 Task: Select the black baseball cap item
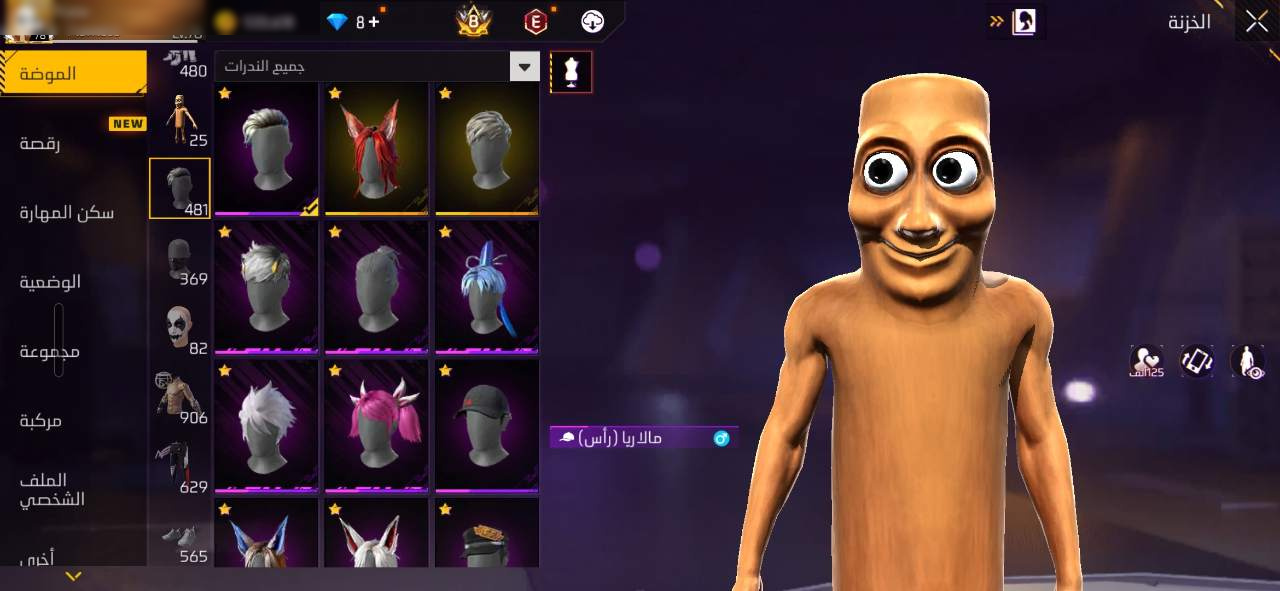pyautogui.click(x=486, y=425)
